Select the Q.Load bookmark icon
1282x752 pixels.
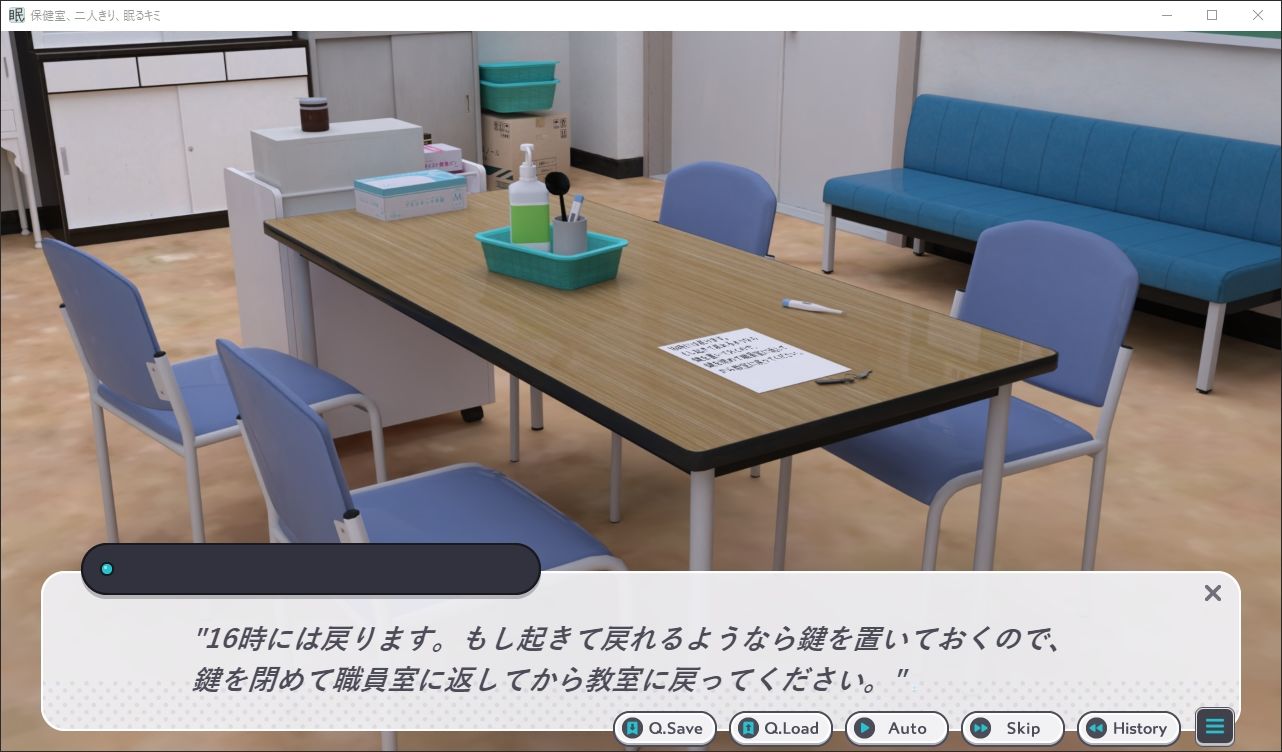tap(749, 728)
